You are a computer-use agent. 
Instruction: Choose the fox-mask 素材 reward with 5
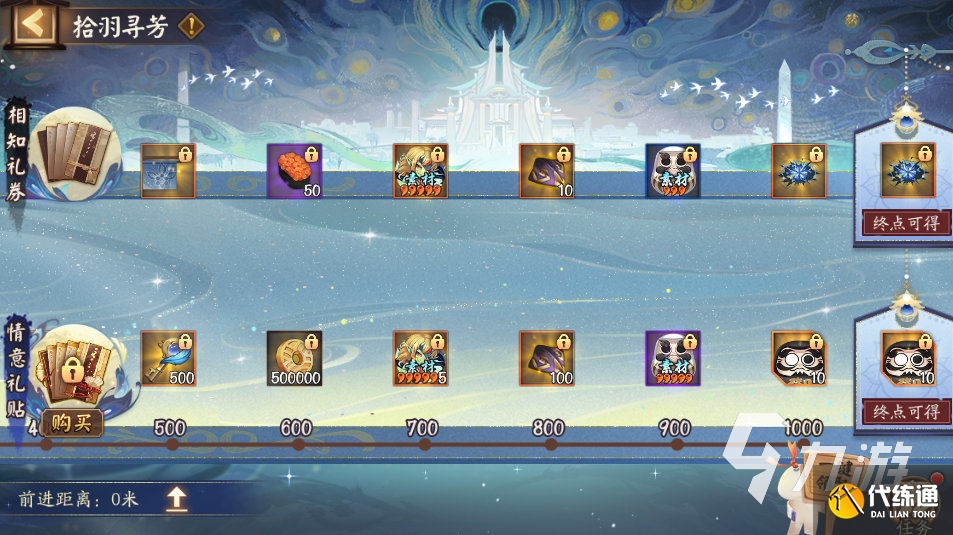point(420,358)
